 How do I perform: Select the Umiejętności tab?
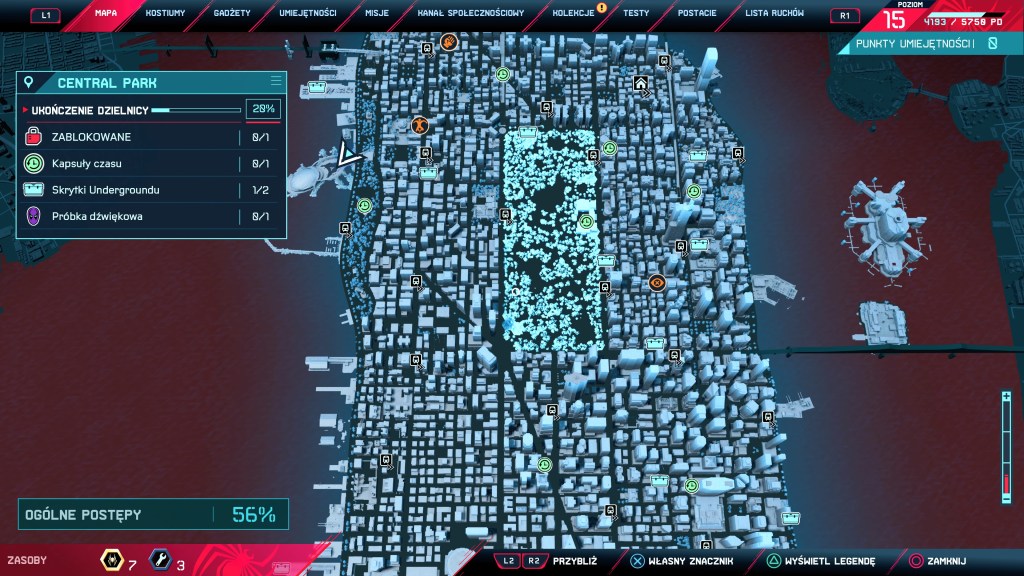click(308, 13)
